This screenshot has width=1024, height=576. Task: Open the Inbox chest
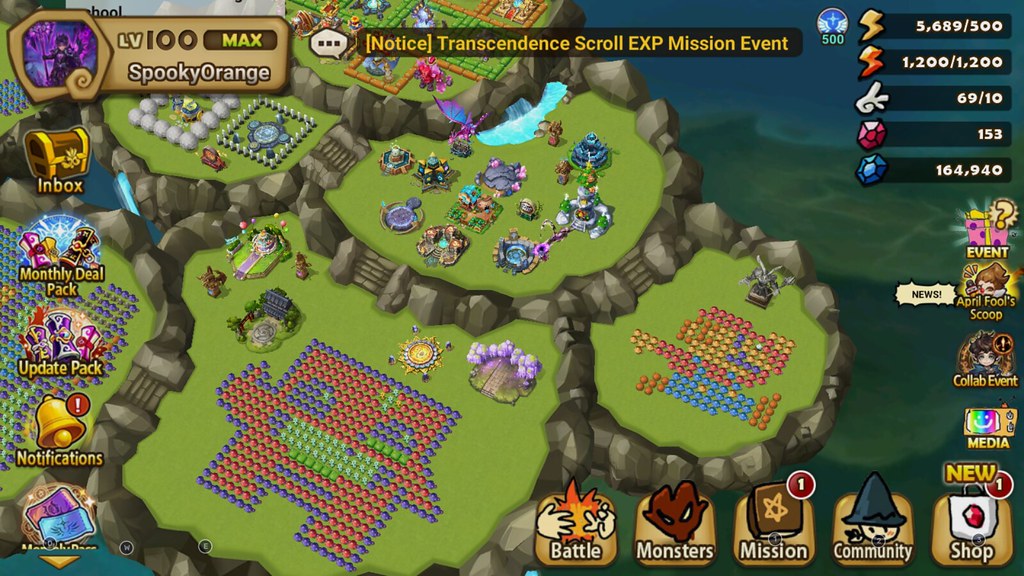[x=58, y=162]
